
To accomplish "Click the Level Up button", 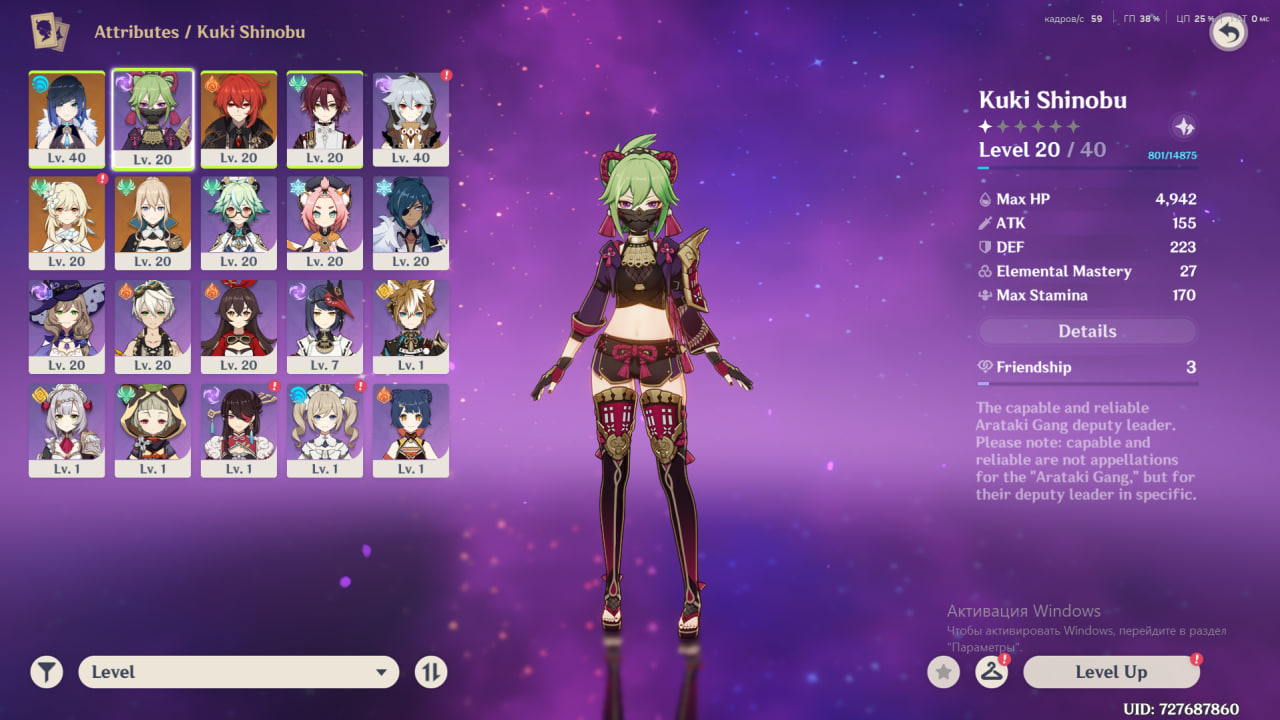I will [x=1110, y=672].
